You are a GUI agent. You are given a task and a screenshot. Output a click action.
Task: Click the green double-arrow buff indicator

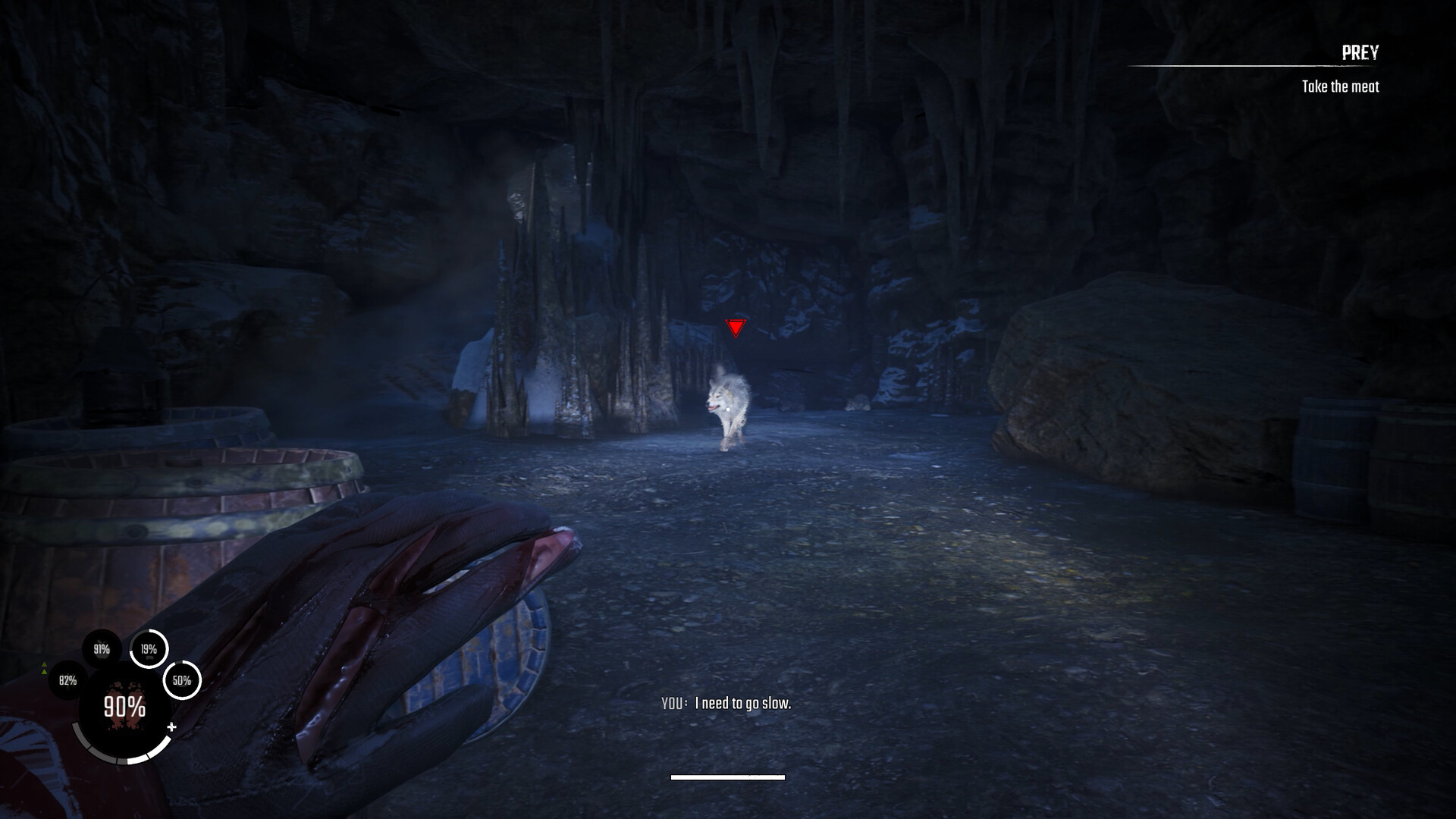click(44, 668)
